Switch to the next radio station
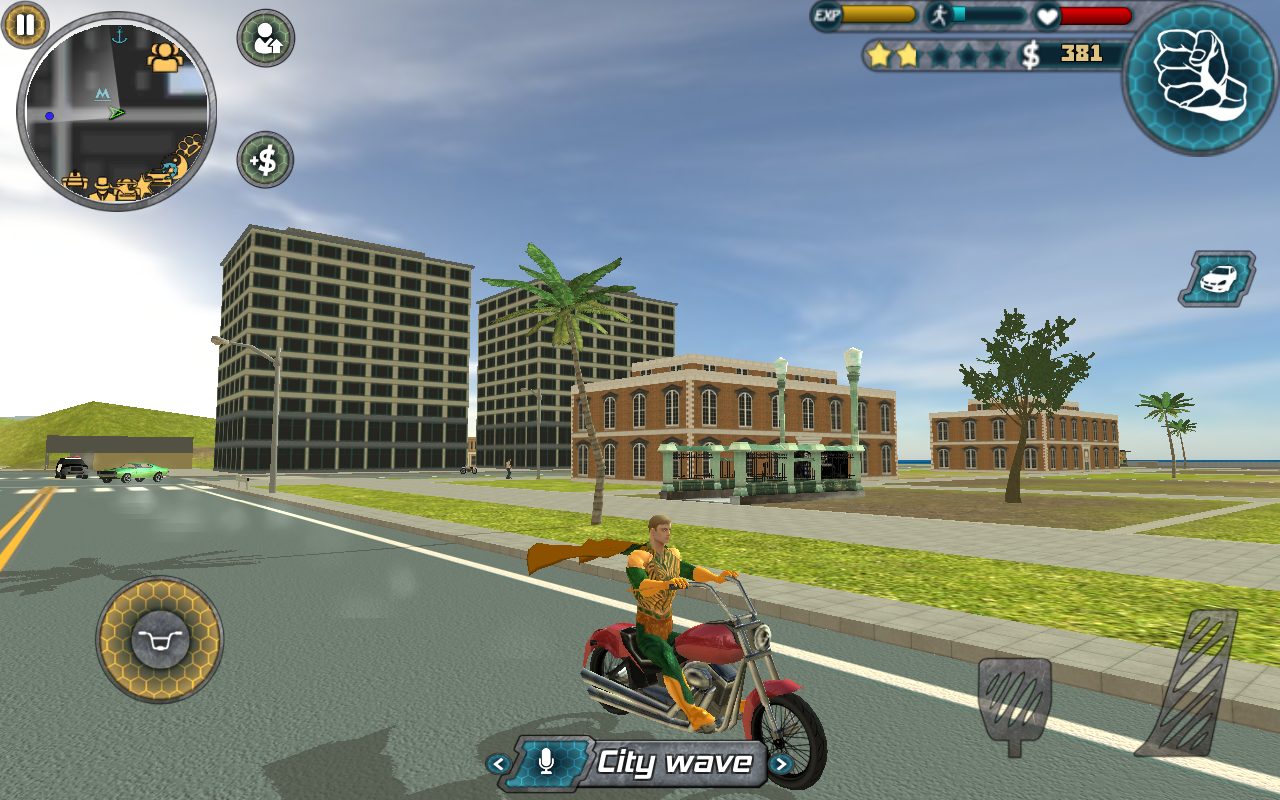The width and height of the screenshot is (1280, 800). [x=783, y=764]
